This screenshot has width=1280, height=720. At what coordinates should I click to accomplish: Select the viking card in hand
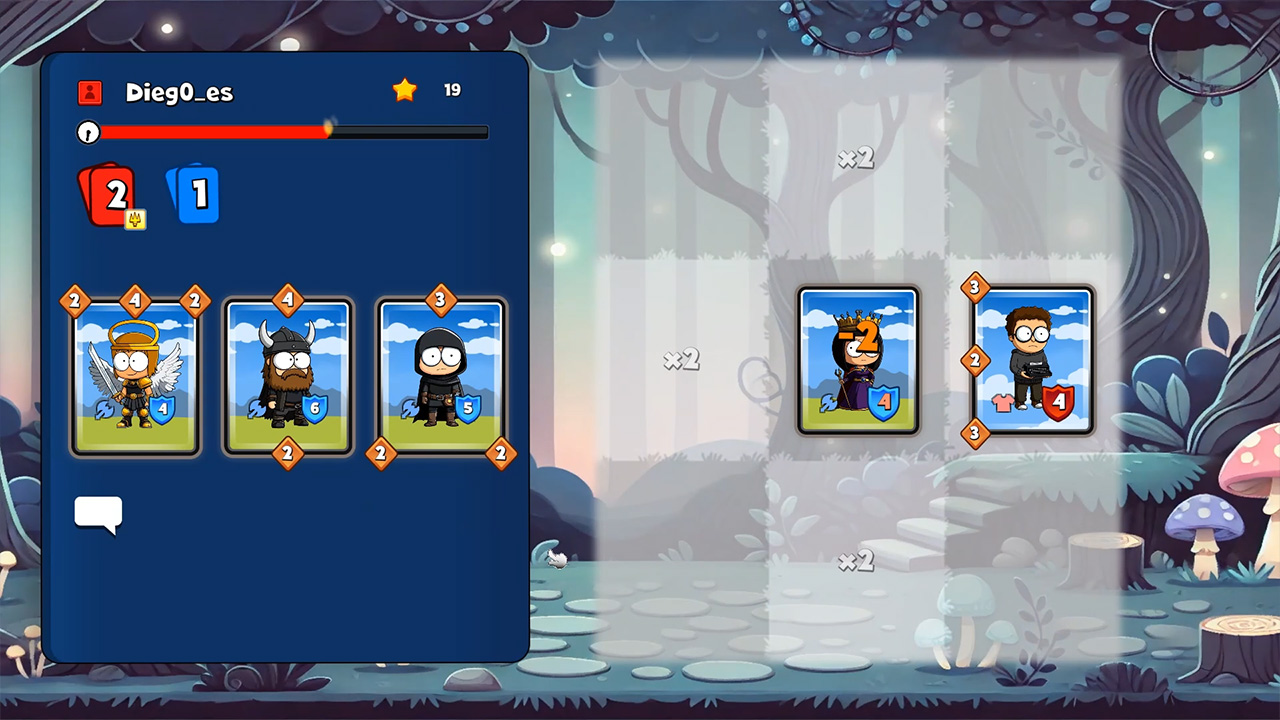tap(288, 375)
